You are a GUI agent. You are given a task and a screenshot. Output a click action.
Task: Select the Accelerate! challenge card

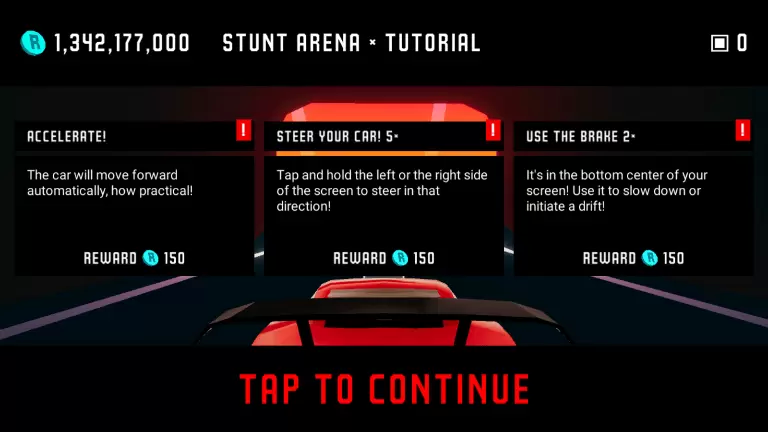(134, 199)
